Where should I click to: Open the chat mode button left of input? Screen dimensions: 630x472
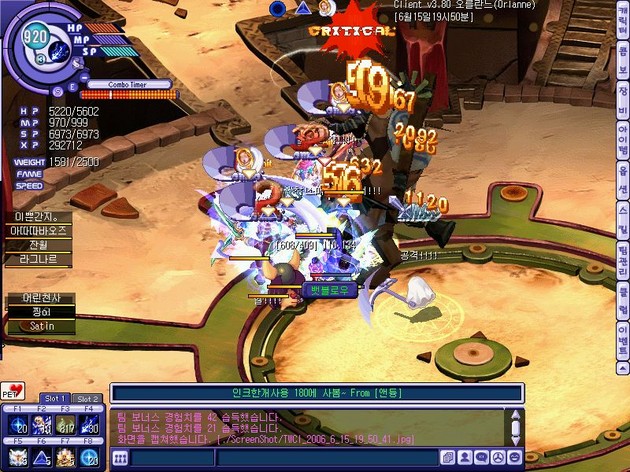tap(120, 459)
